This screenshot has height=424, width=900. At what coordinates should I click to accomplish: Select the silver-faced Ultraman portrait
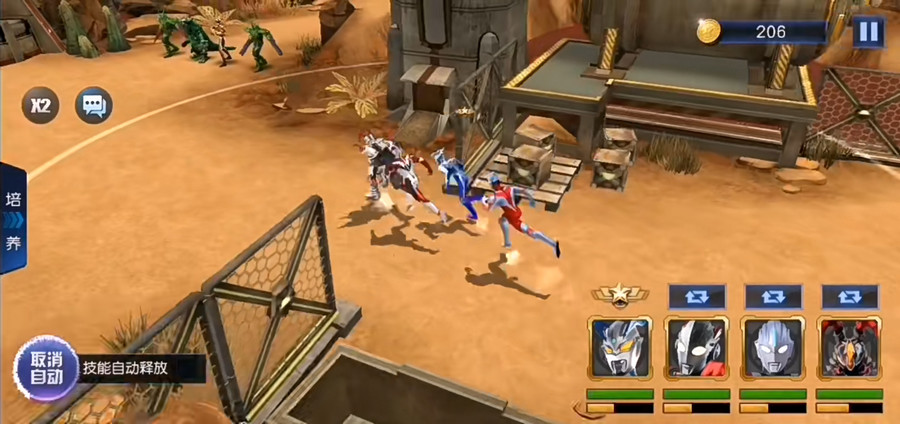click(x=773, y=349)
